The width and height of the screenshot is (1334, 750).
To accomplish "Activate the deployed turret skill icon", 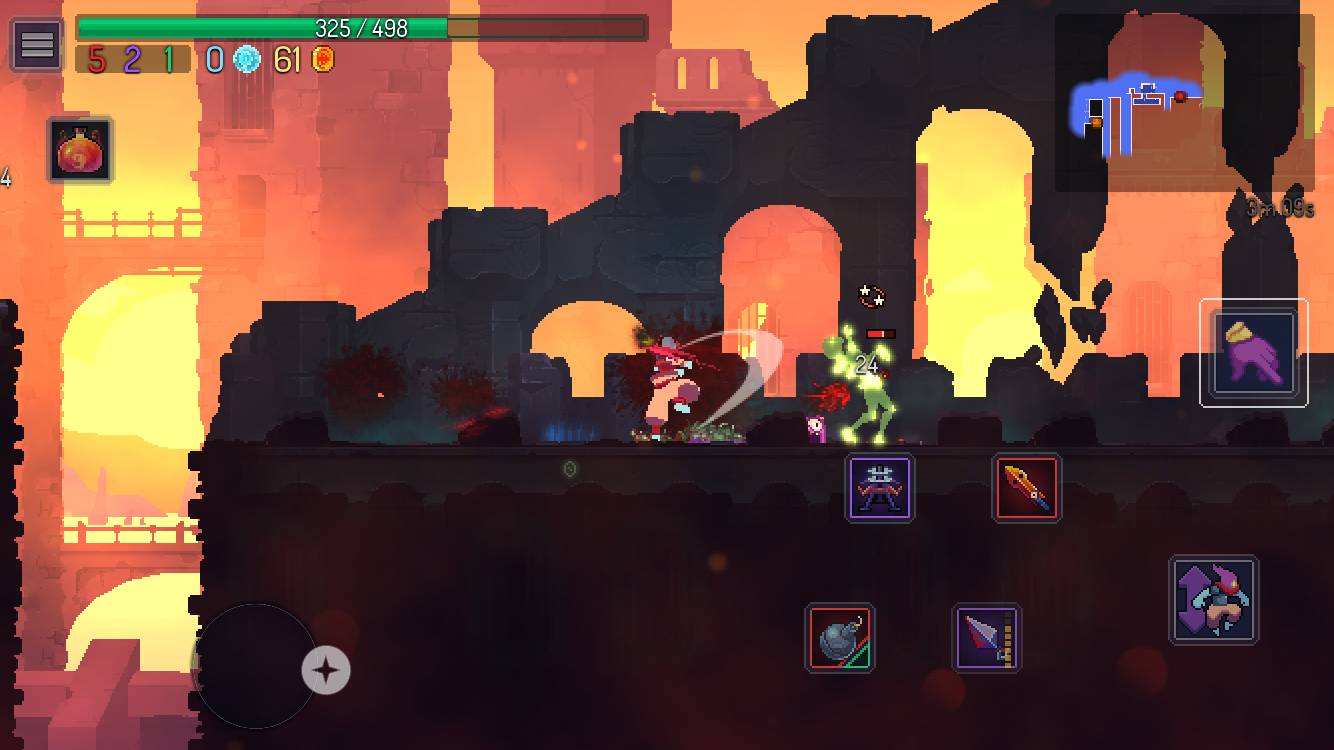I will [x=879, y=489].
